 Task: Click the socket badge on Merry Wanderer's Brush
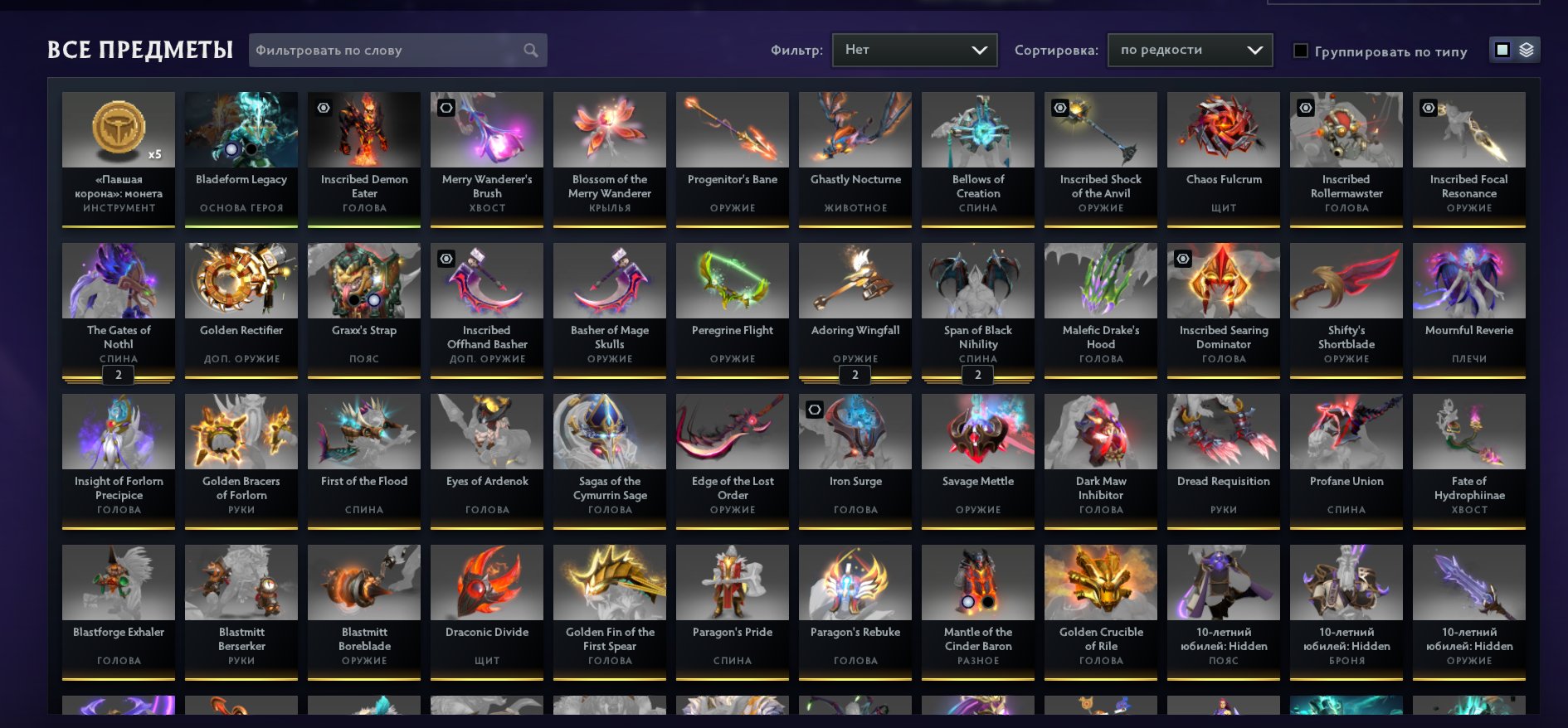click(446, 108)
